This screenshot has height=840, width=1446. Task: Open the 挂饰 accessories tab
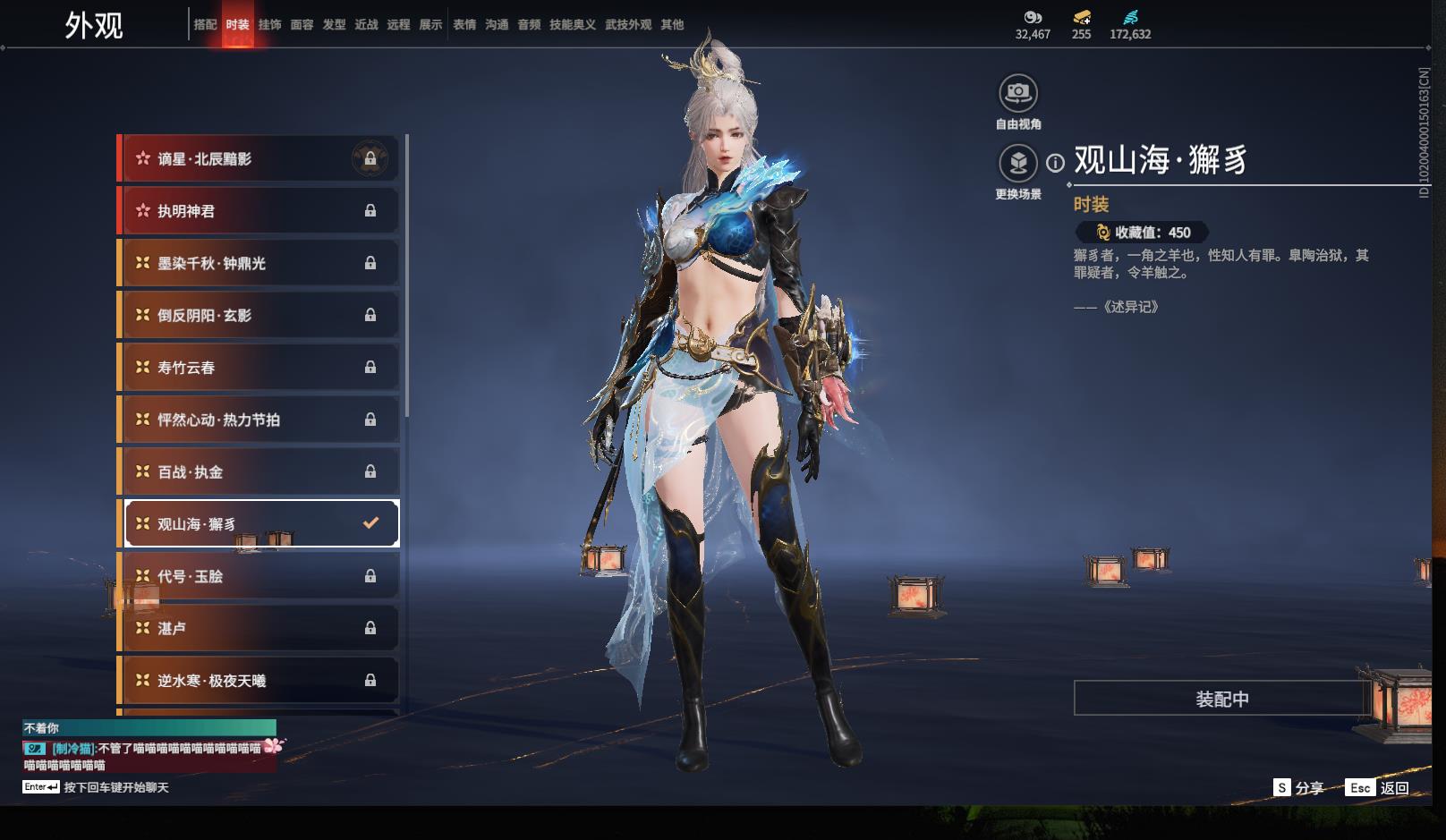[269, 25]
